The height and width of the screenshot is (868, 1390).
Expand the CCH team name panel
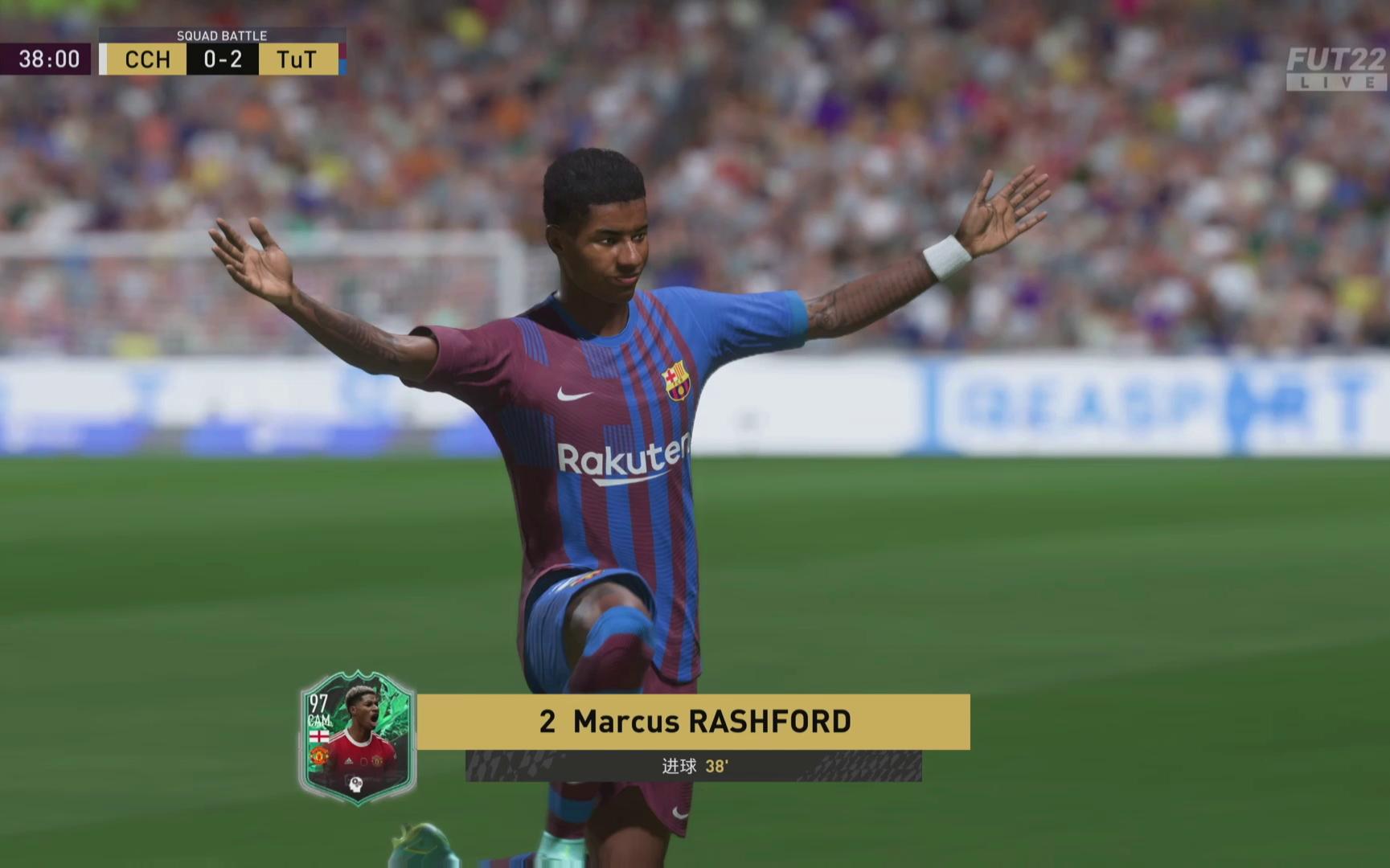click(146, 59)
